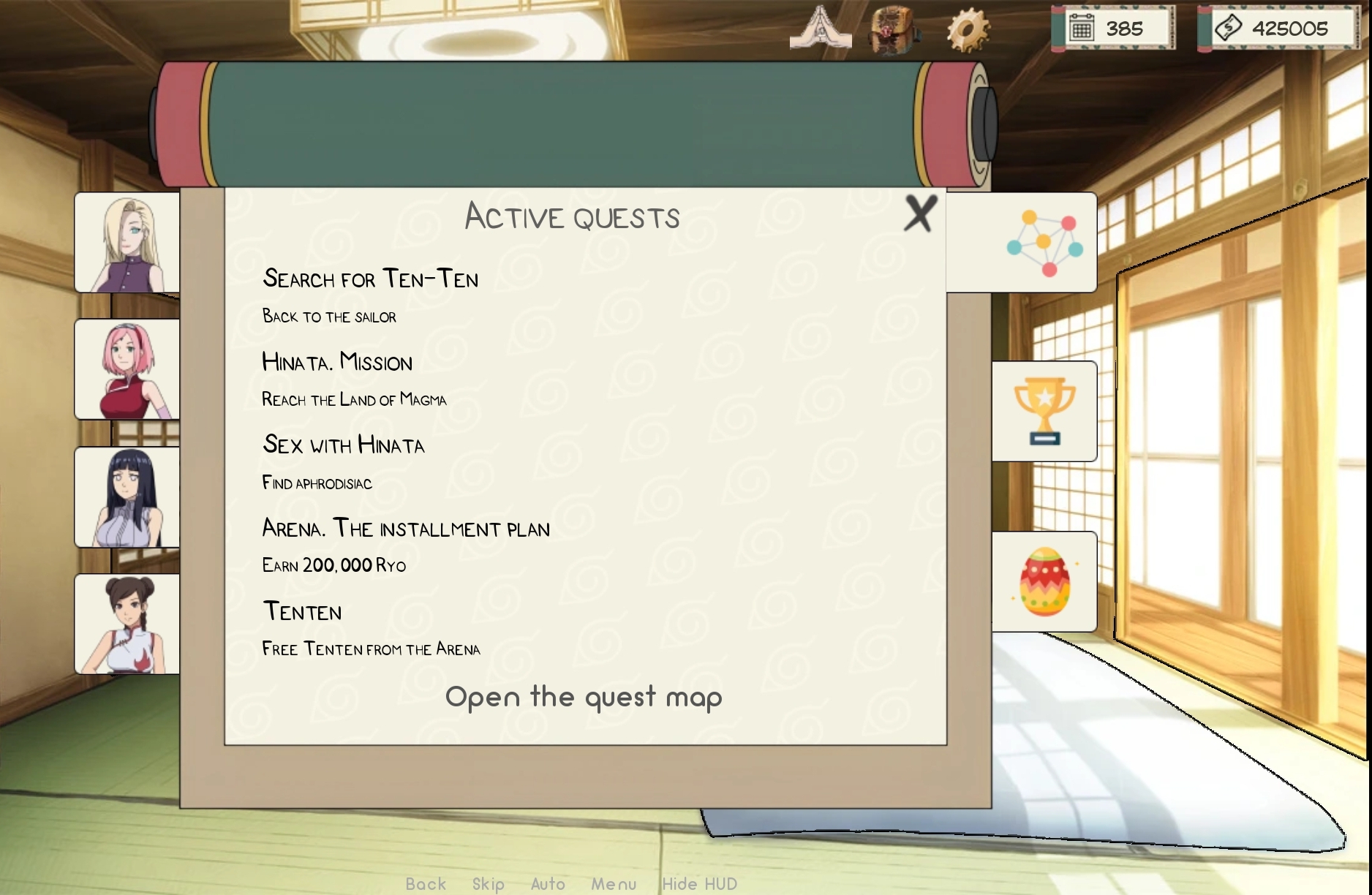Open the game Menu
The width and height of the screenshot is (1372, 895).
(x=614, y=883)
